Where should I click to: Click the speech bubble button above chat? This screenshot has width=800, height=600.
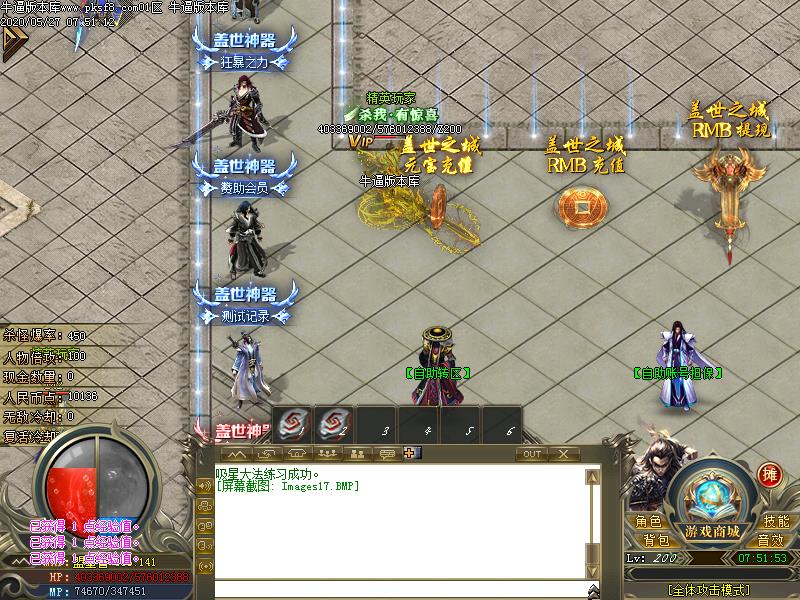[x=386, y=454]
